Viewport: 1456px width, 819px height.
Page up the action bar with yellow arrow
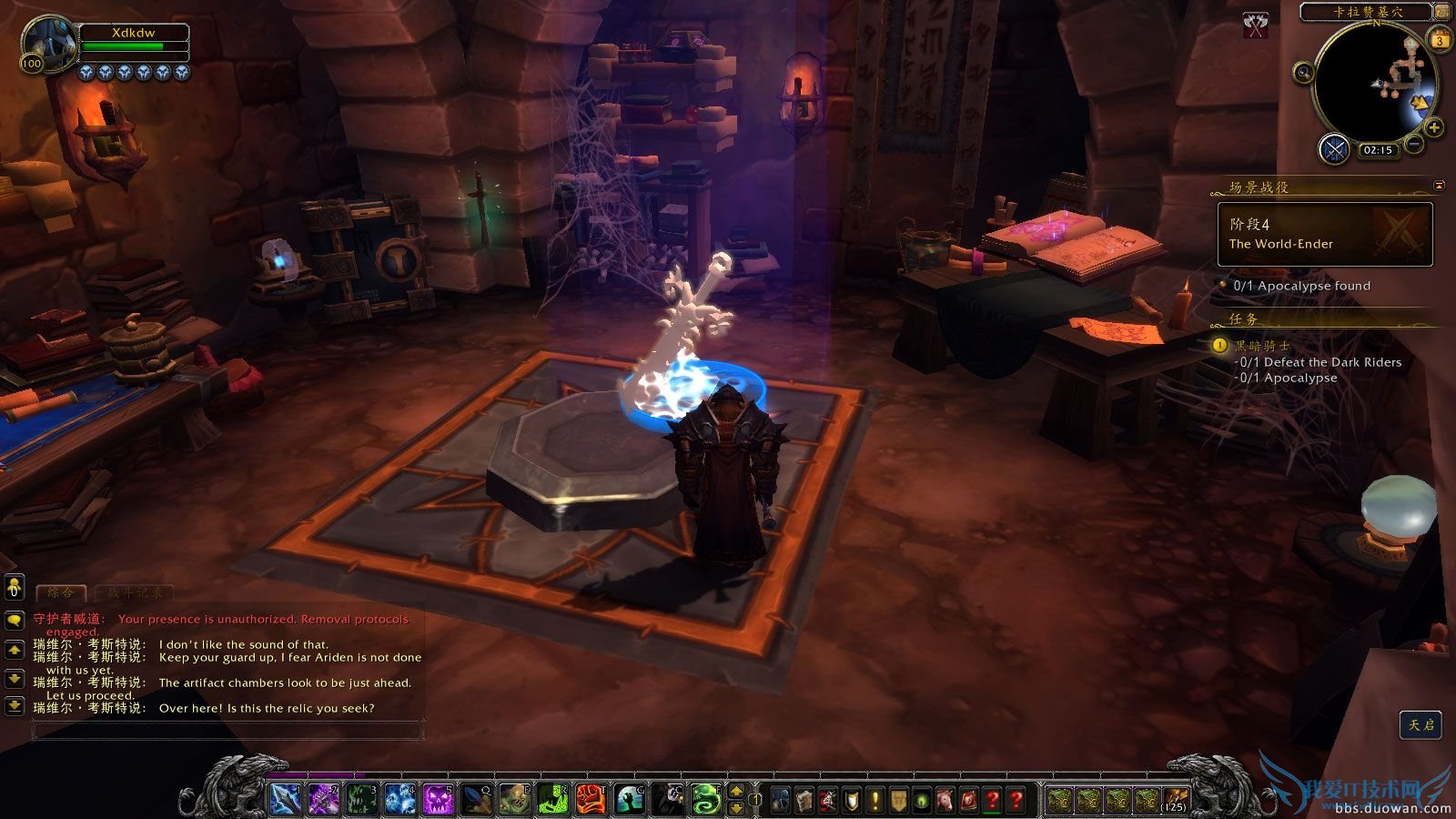coord(735,792)
